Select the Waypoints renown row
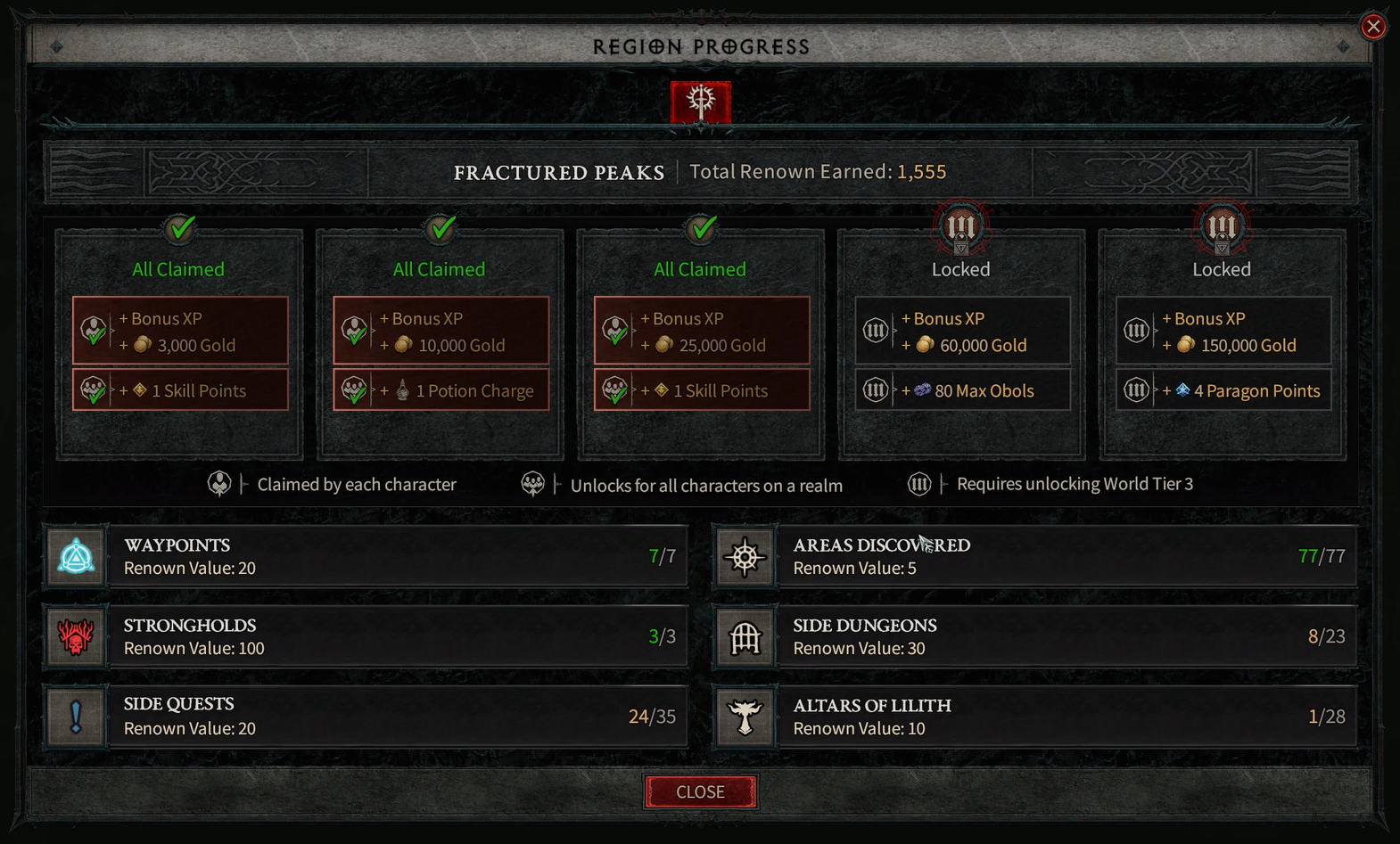Screen dimensions: 1400x844 [x=366, y=556]
